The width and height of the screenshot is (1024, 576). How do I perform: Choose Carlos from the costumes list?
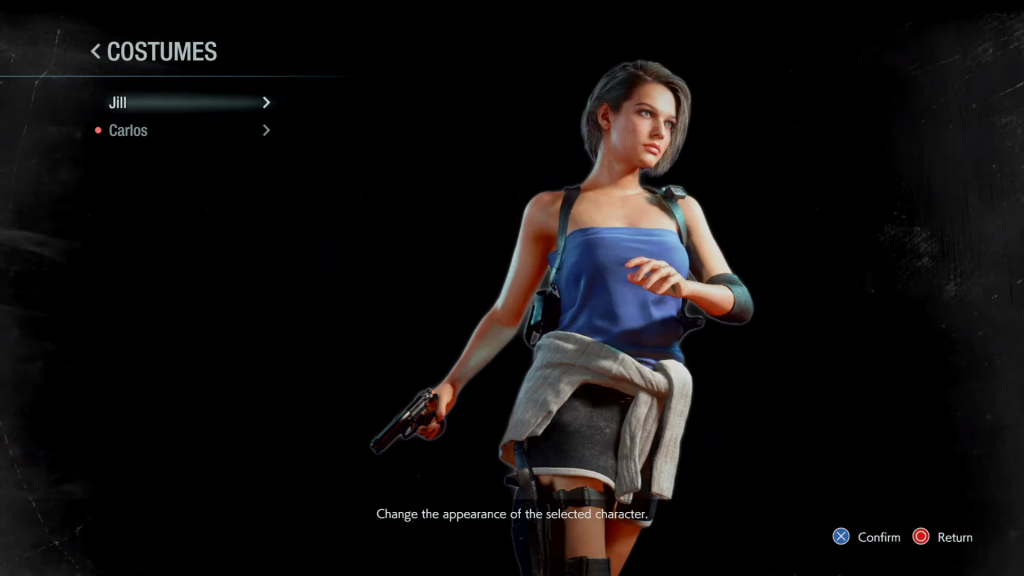pos(128,130)
